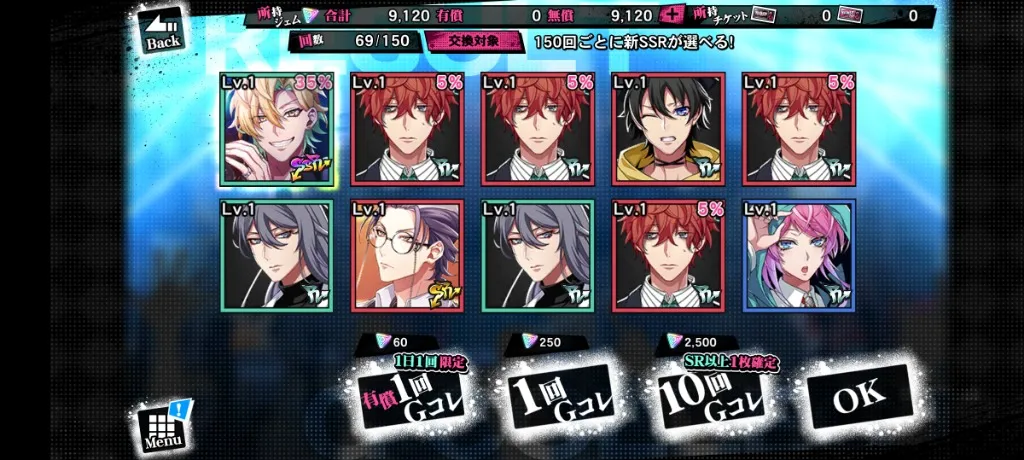Select the blonde character card with 35%
The width and height of the screenshot is (1024, 460).
tap(277, 128)
